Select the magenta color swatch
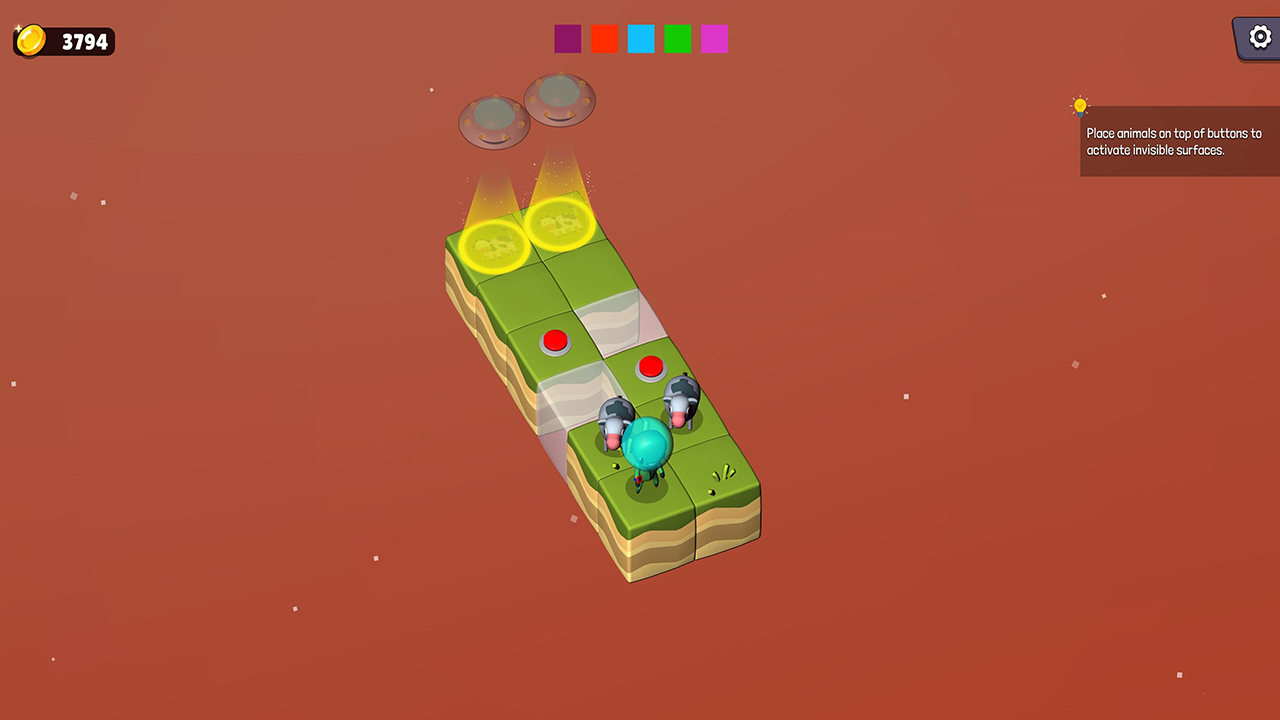 point(714,38)
